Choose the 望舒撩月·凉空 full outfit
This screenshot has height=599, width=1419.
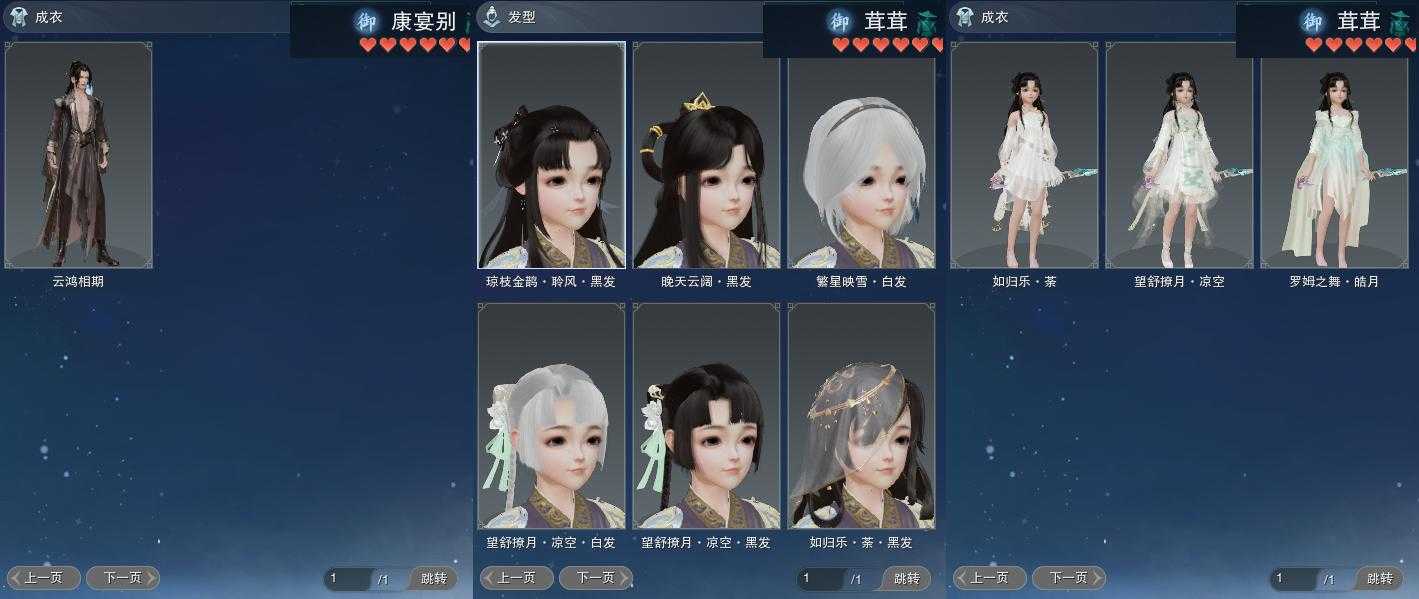pyautogui.click(x=1179, y=155)
